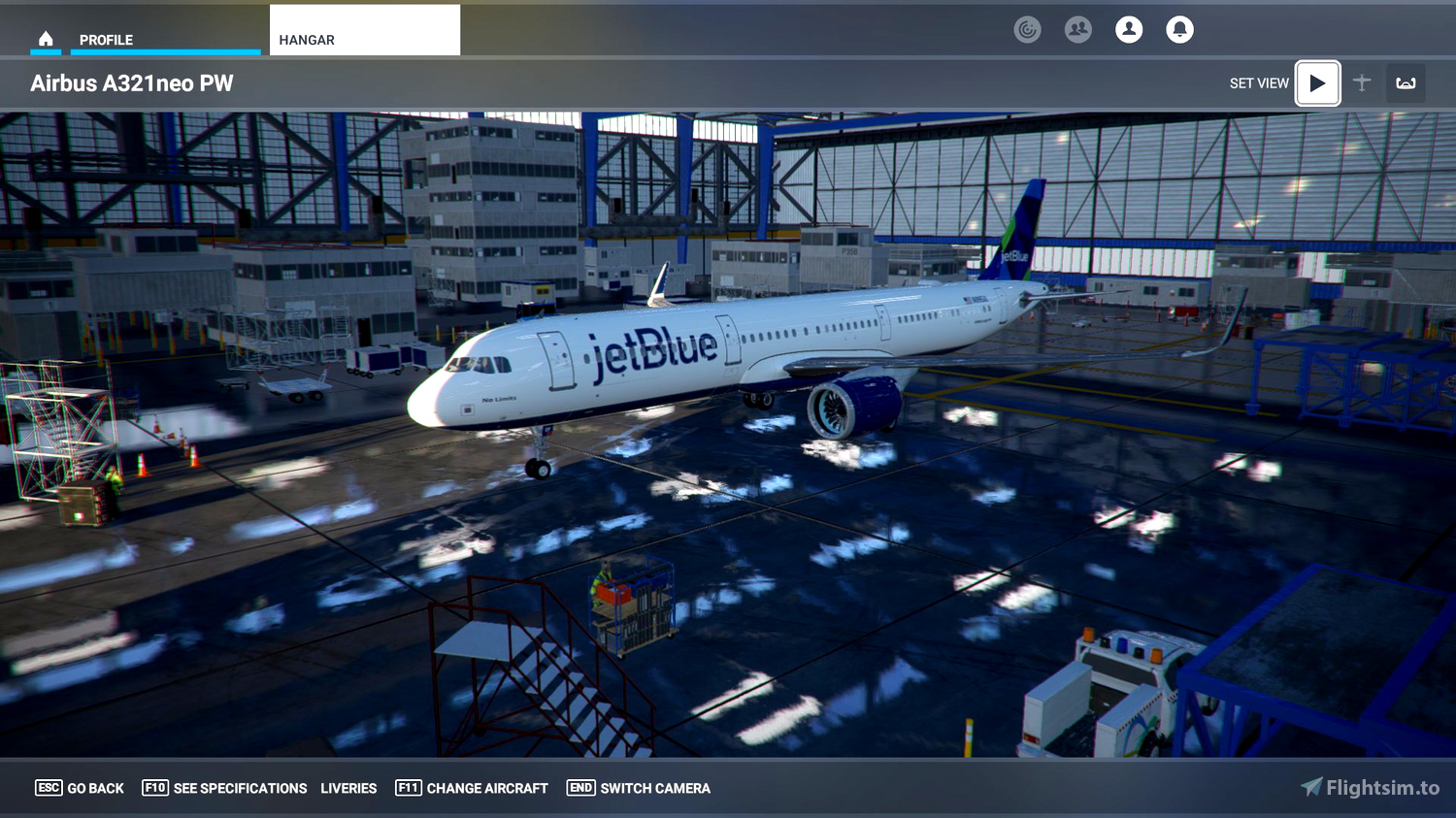Screen dimensions: 1456x818
Task: Click the Set View label text
Action: [1259, 83]
